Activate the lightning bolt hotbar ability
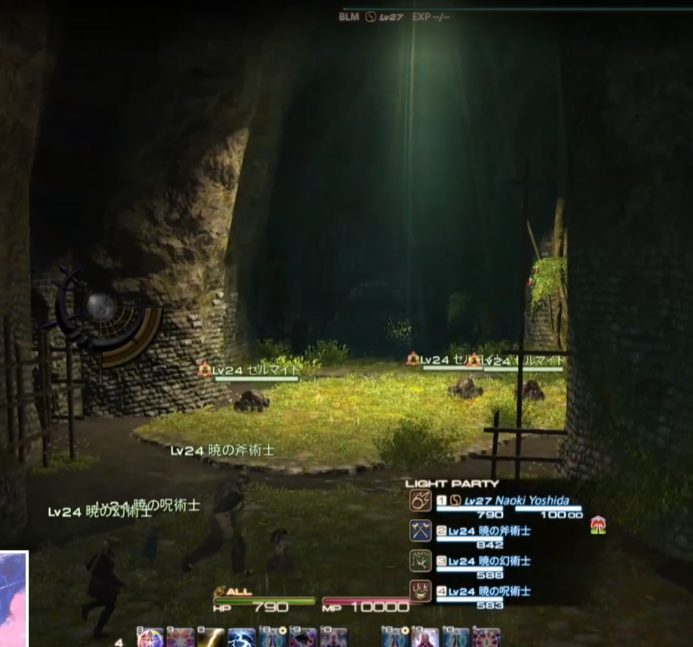The height and width of the screenshot is (647, 693). (x=211, y=637)
